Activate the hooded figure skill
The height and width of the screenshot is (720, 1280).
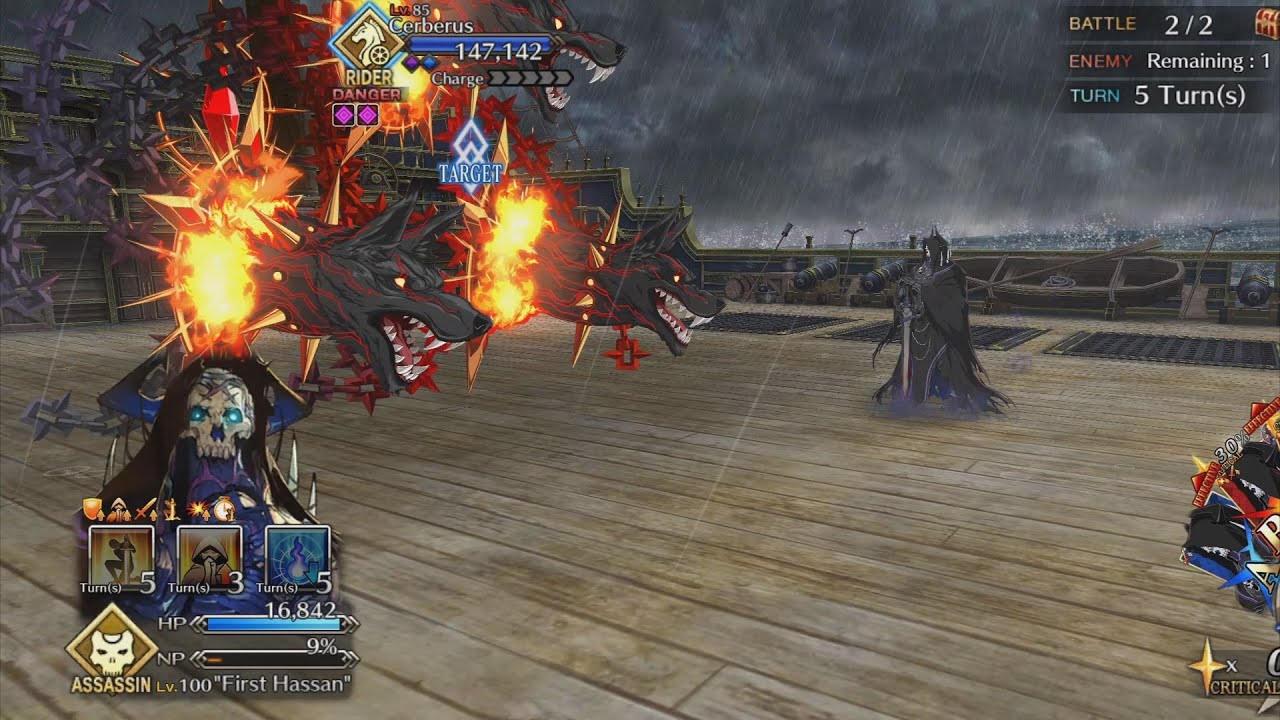pyautogui.click(x=209, y=556)
